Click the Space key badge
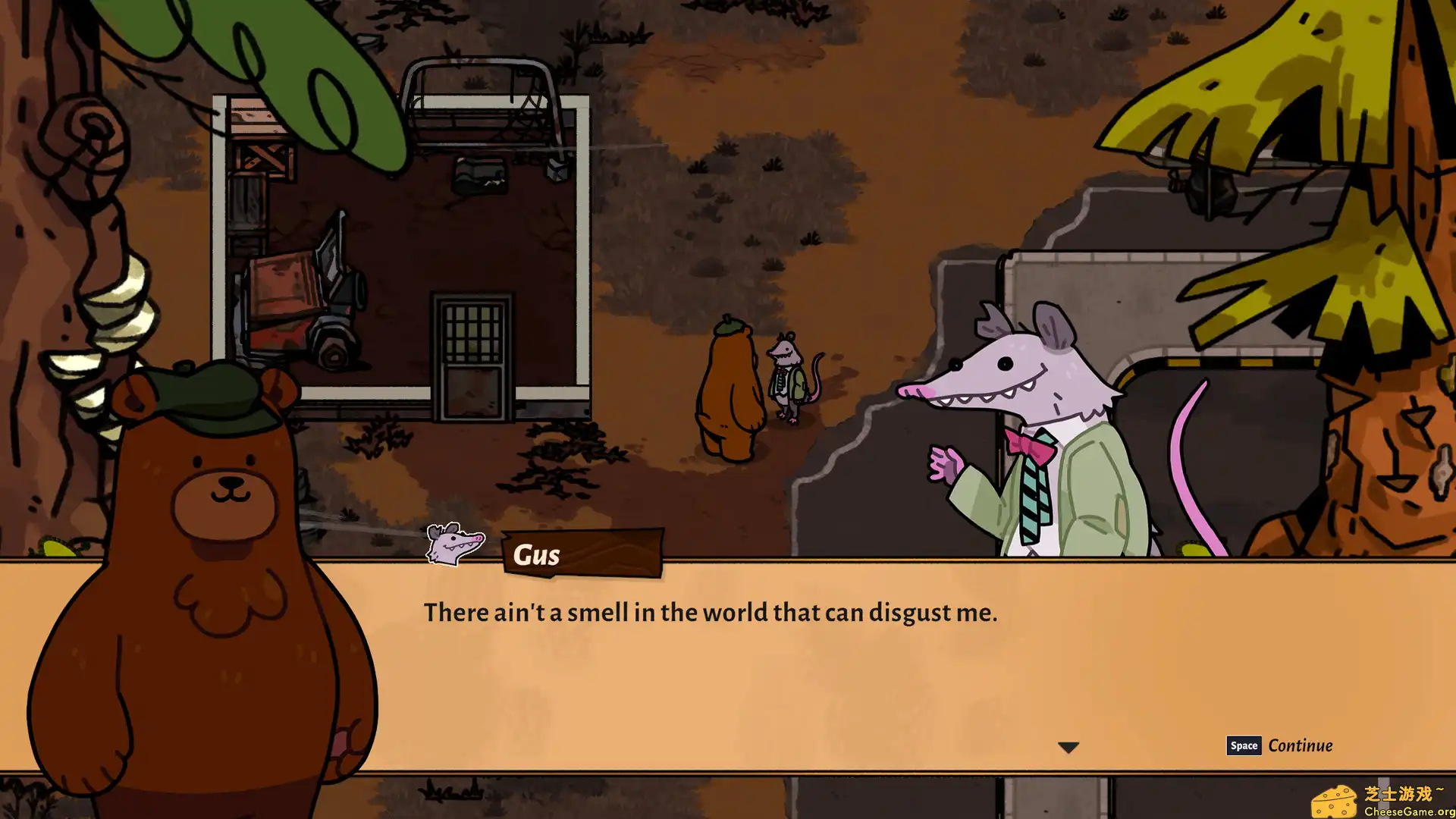 click(1244, 745)
